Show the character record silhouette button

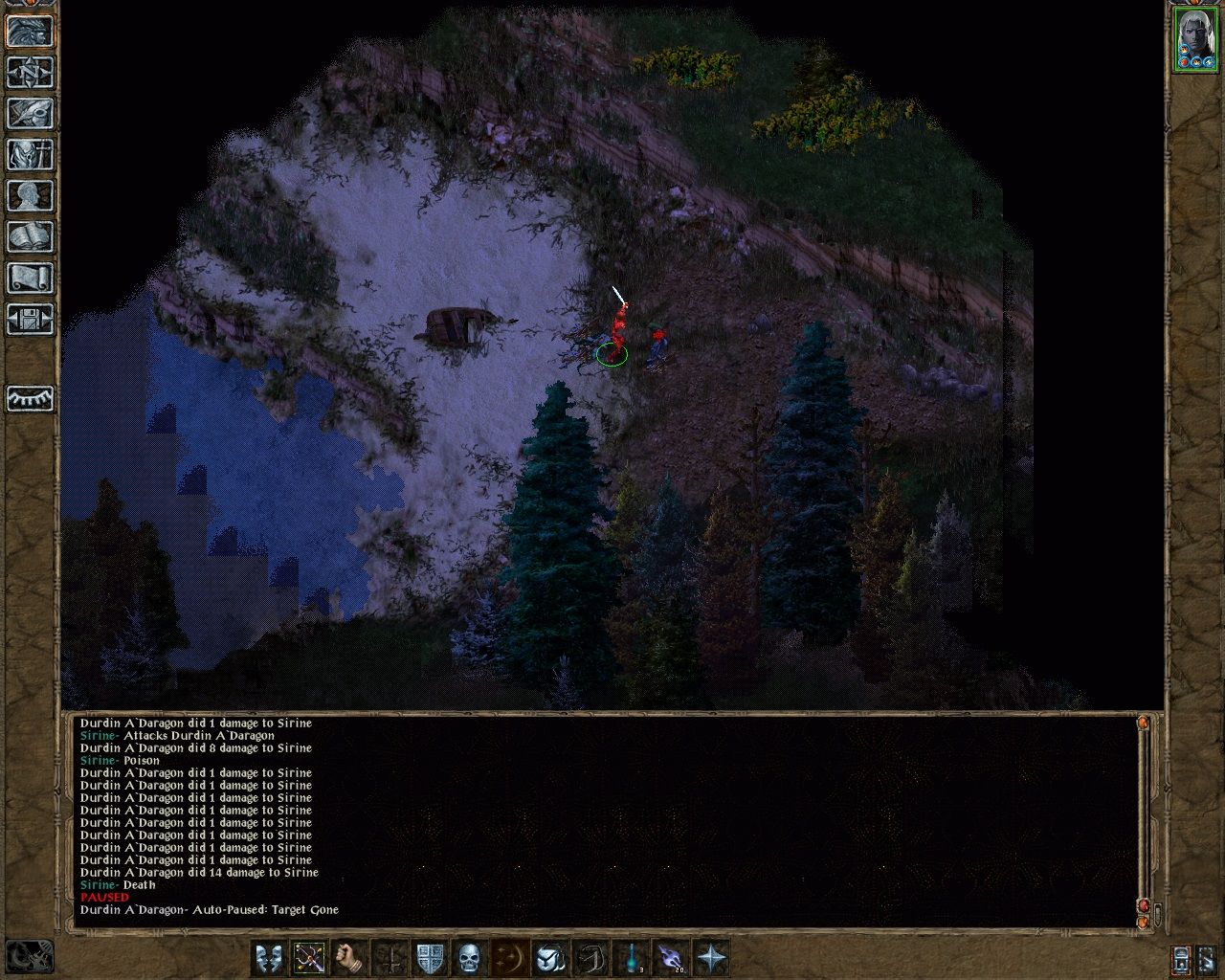[x=30, y=195]
